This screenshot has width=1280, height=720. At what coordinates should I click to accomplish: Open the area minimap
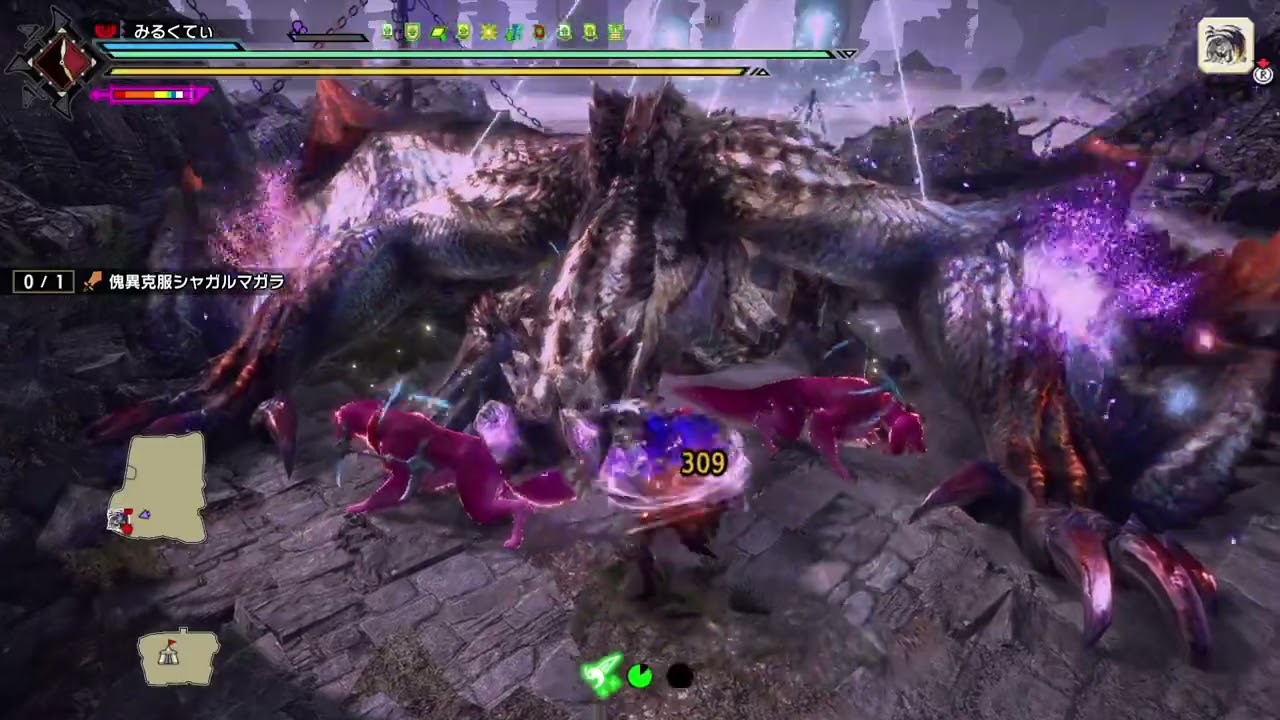coord(158,487)
